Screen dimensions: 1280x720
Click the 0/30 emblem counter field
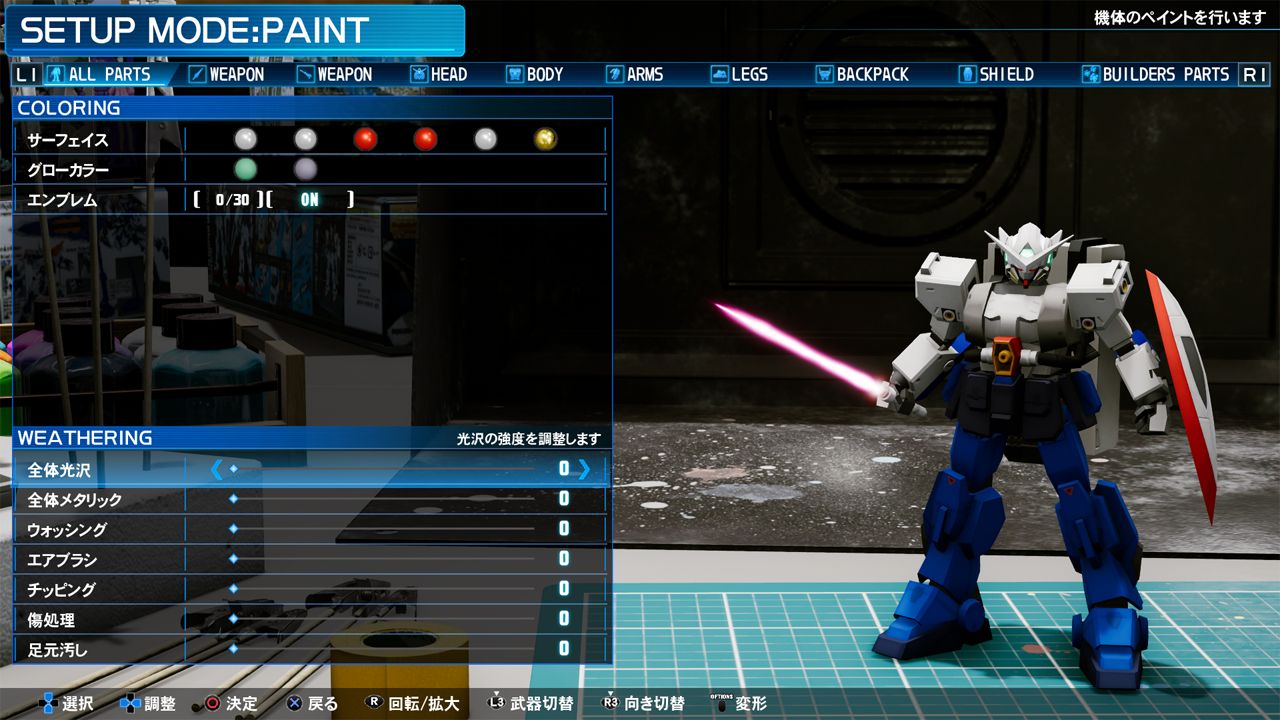coord(232,199)
